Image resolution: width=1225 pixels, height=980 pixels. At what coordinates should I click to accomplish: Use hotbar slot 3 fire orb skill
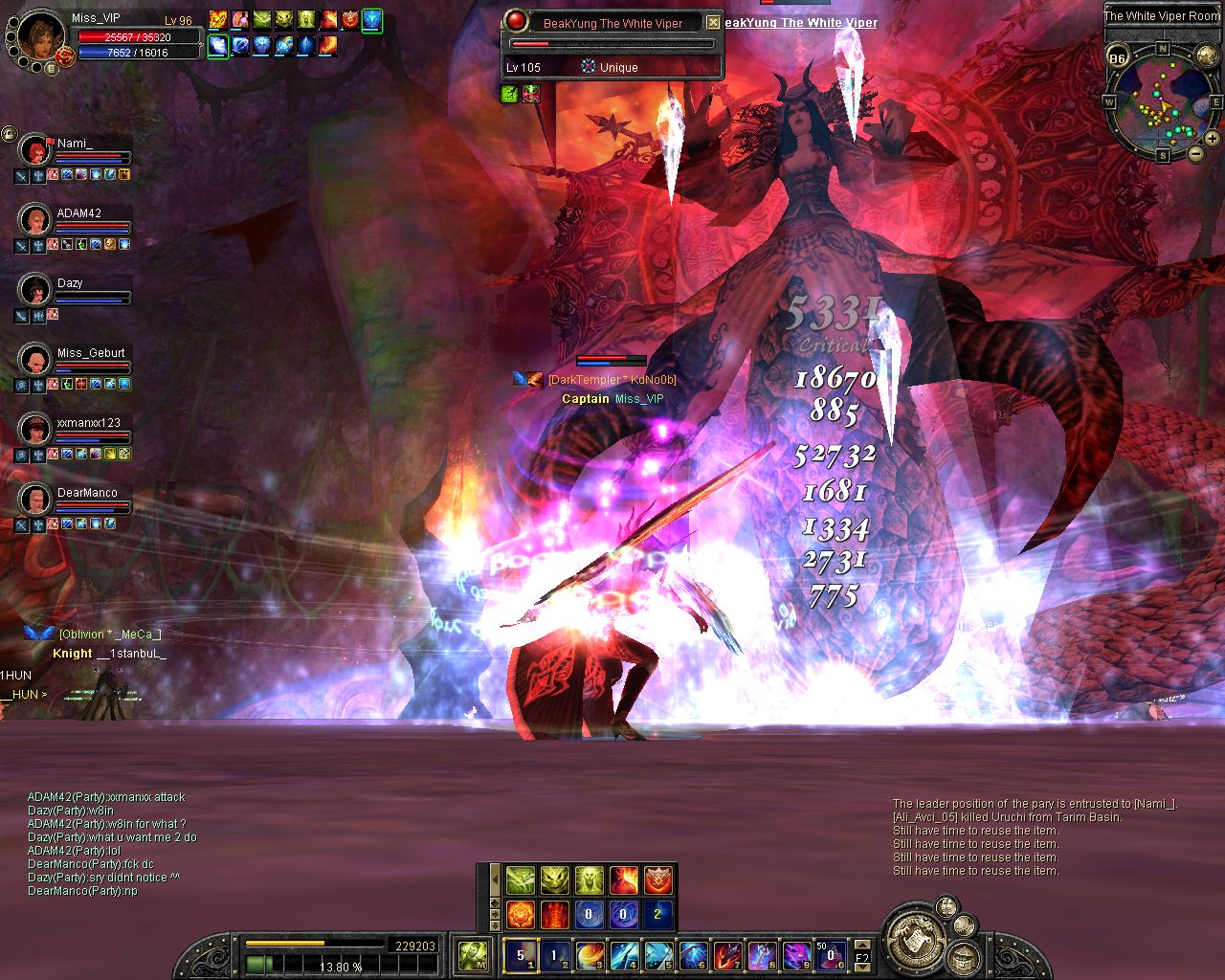coord(590,955)
